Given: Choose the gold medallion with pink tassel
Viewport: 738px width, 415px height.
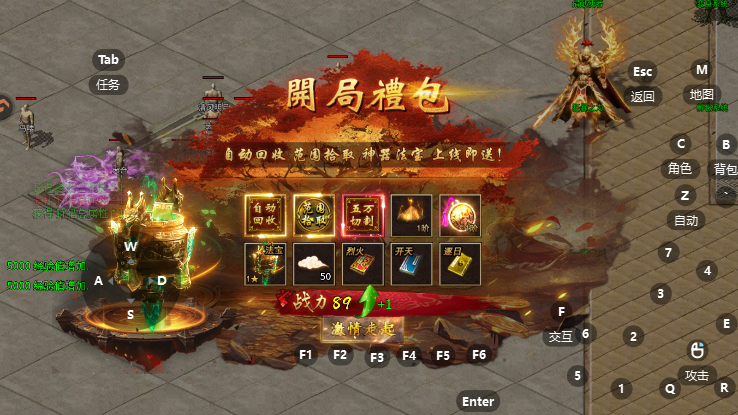Looking at the screenshot, I should (x=460, y=213).
